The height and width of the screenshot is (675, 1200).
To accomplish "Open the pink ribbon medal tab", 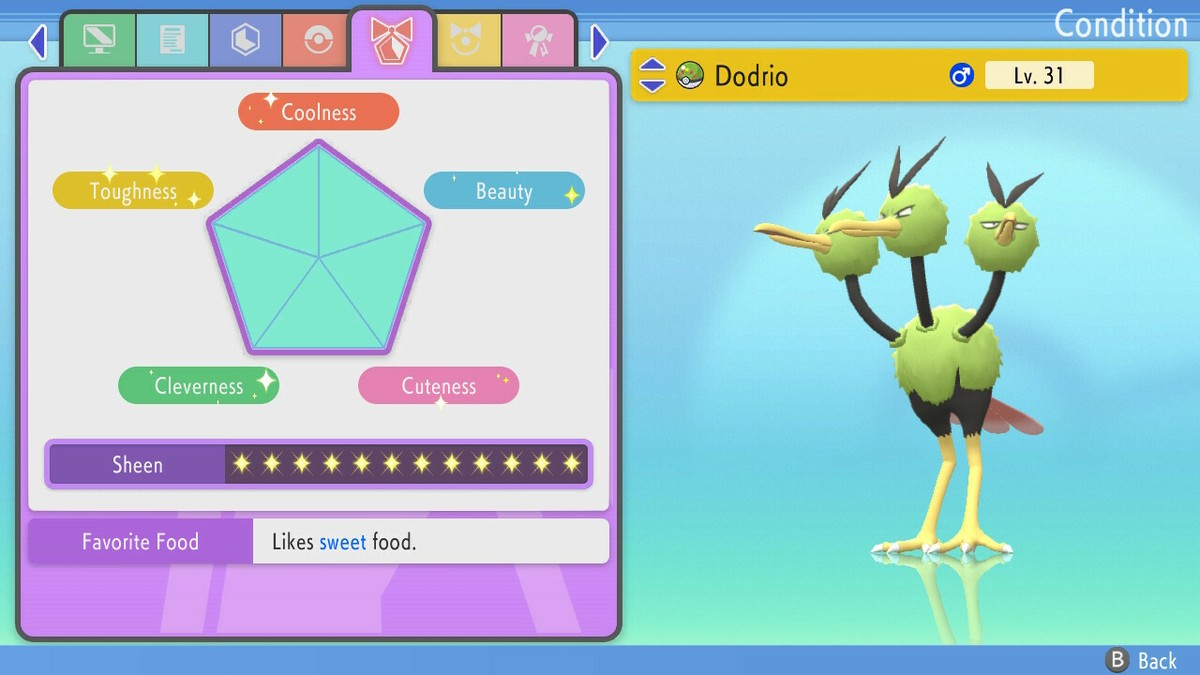I will click(x=538, y=40).
